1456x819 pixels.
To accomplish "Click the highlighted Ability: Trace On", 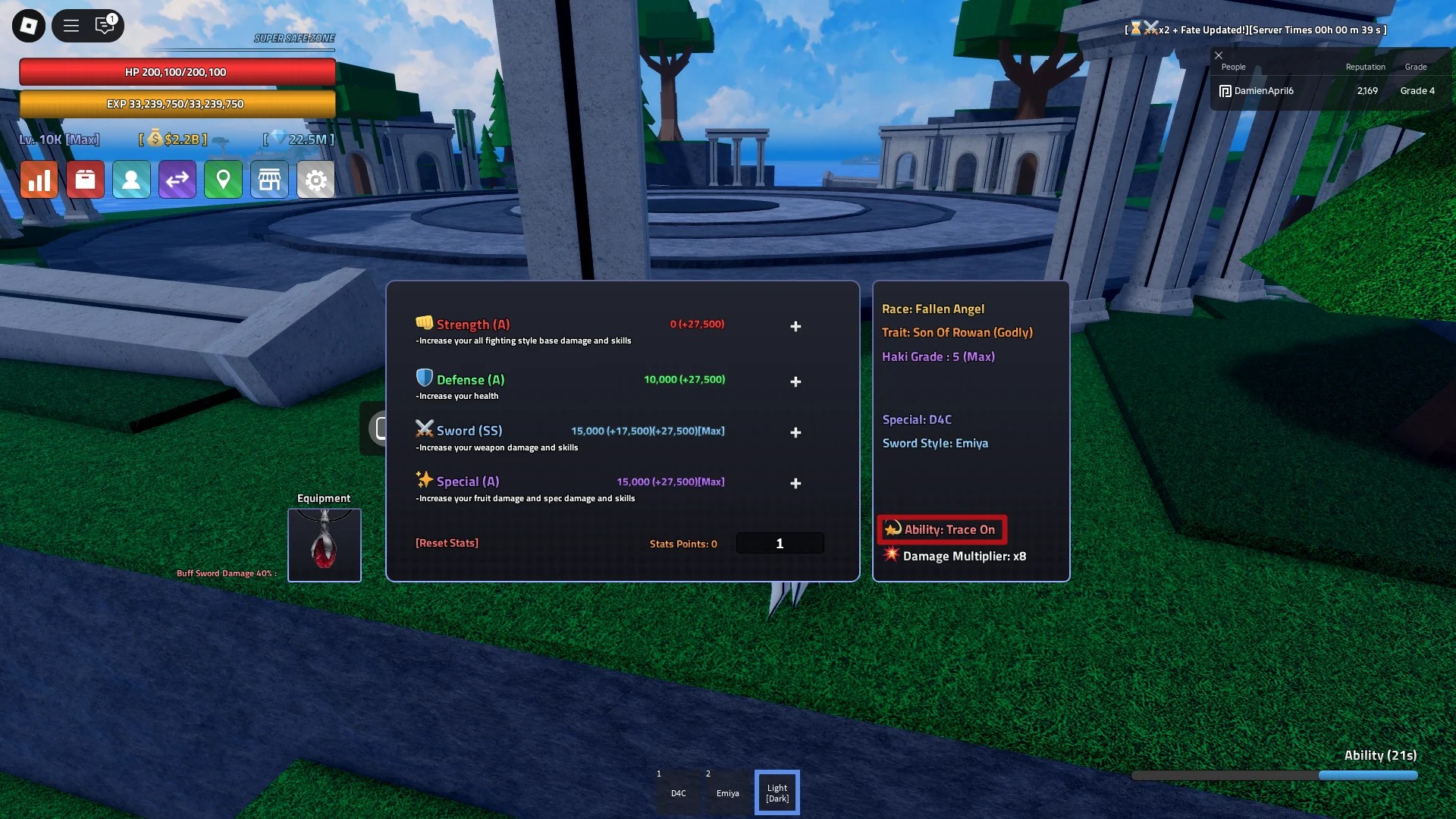I will (941, 529).
